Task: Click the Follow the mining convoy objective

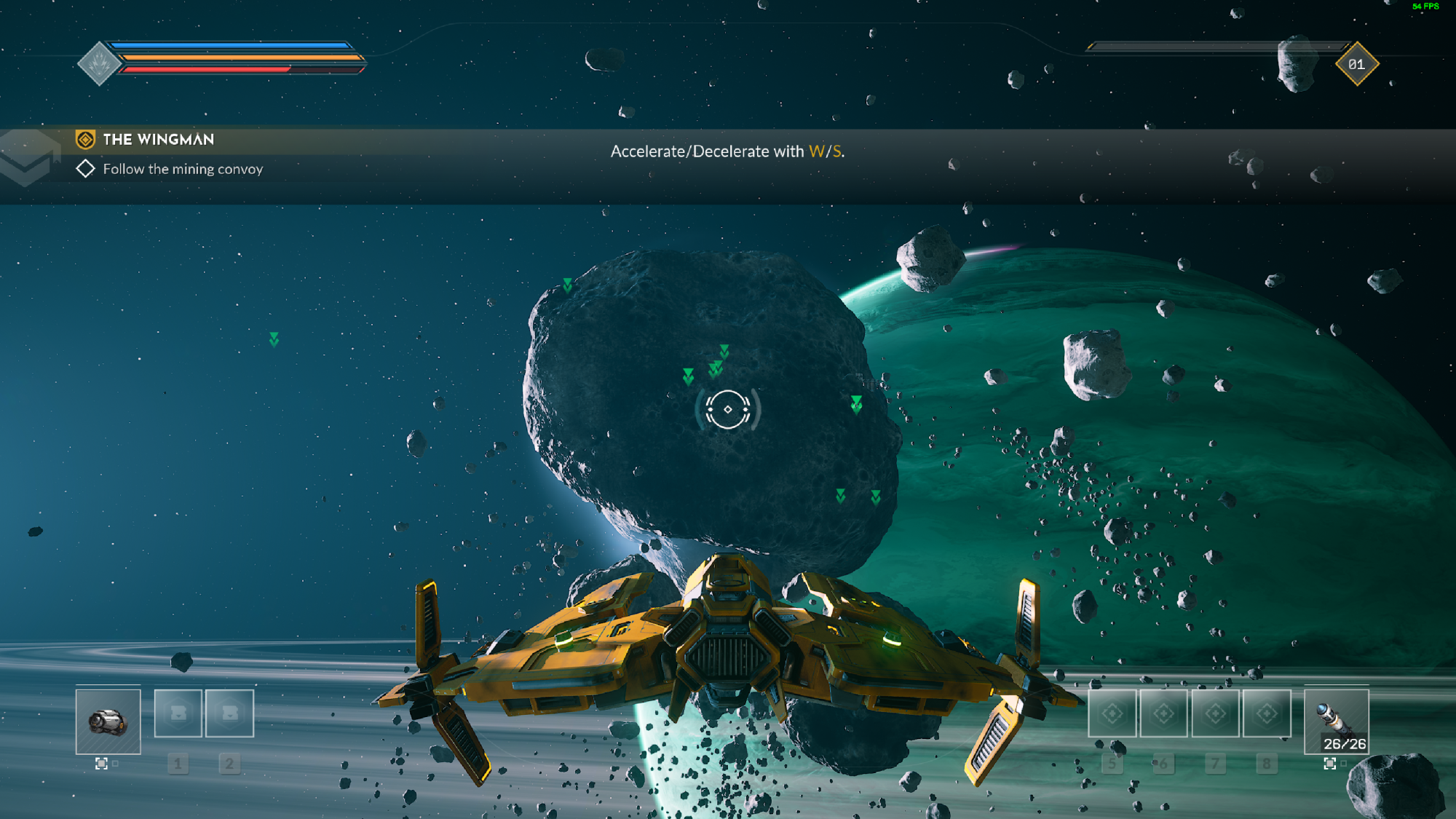Action: click(182, 169)
